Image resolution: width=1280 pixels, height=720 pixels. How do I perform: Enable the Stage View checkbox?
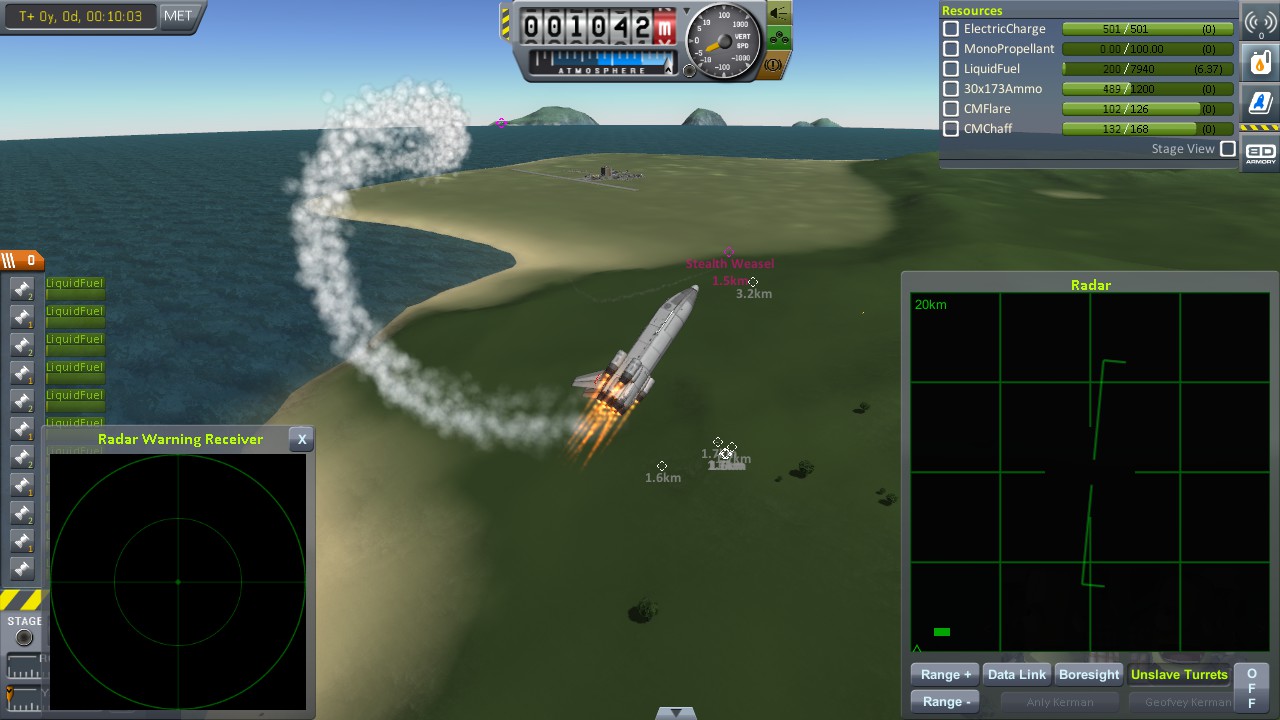[x=1228, y=149]
